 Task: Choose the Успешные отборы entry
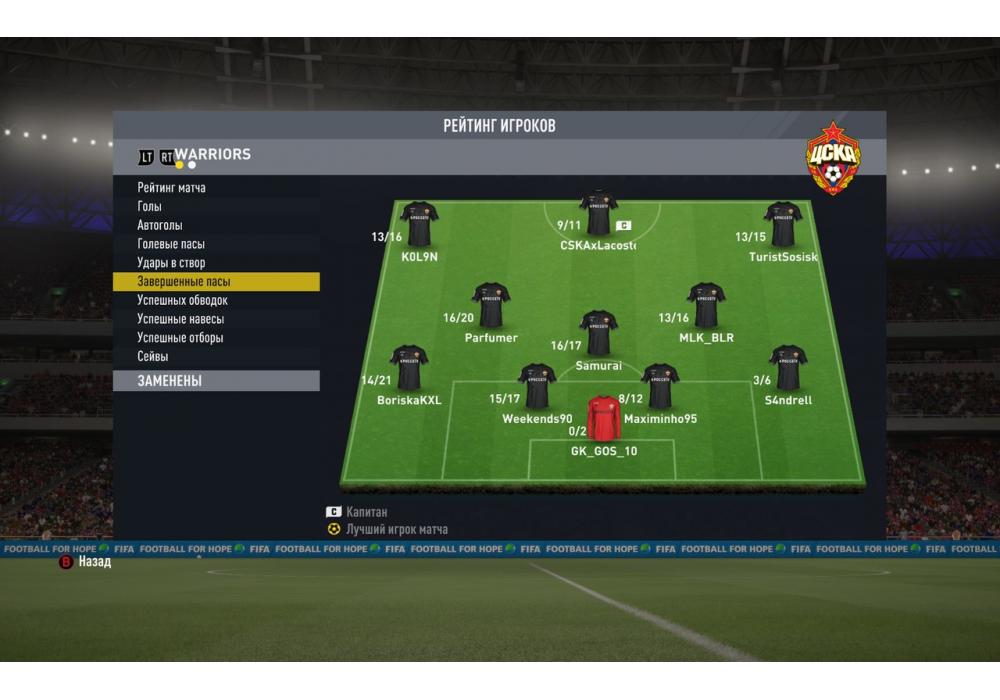pos(180,338)
